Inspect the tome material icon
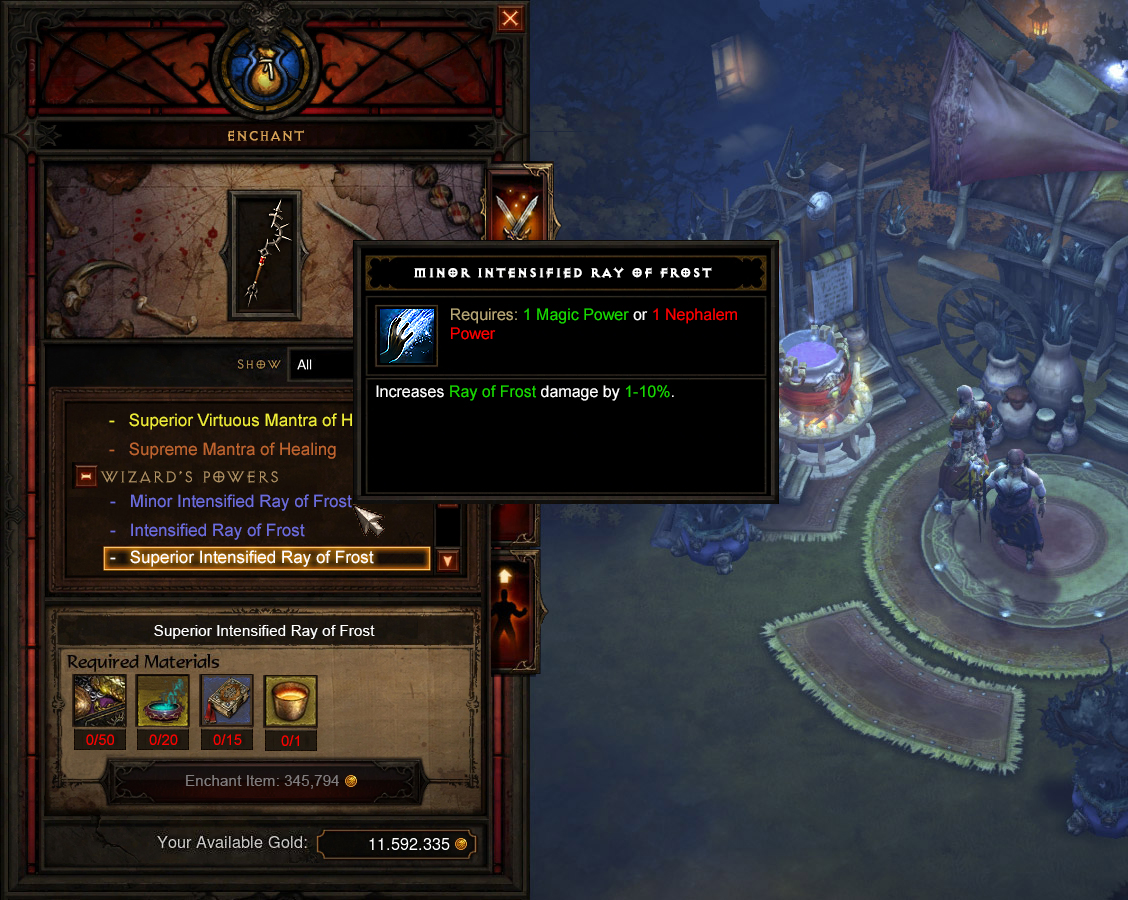This screenshot has width=1128, height=900. click(227, 701)
